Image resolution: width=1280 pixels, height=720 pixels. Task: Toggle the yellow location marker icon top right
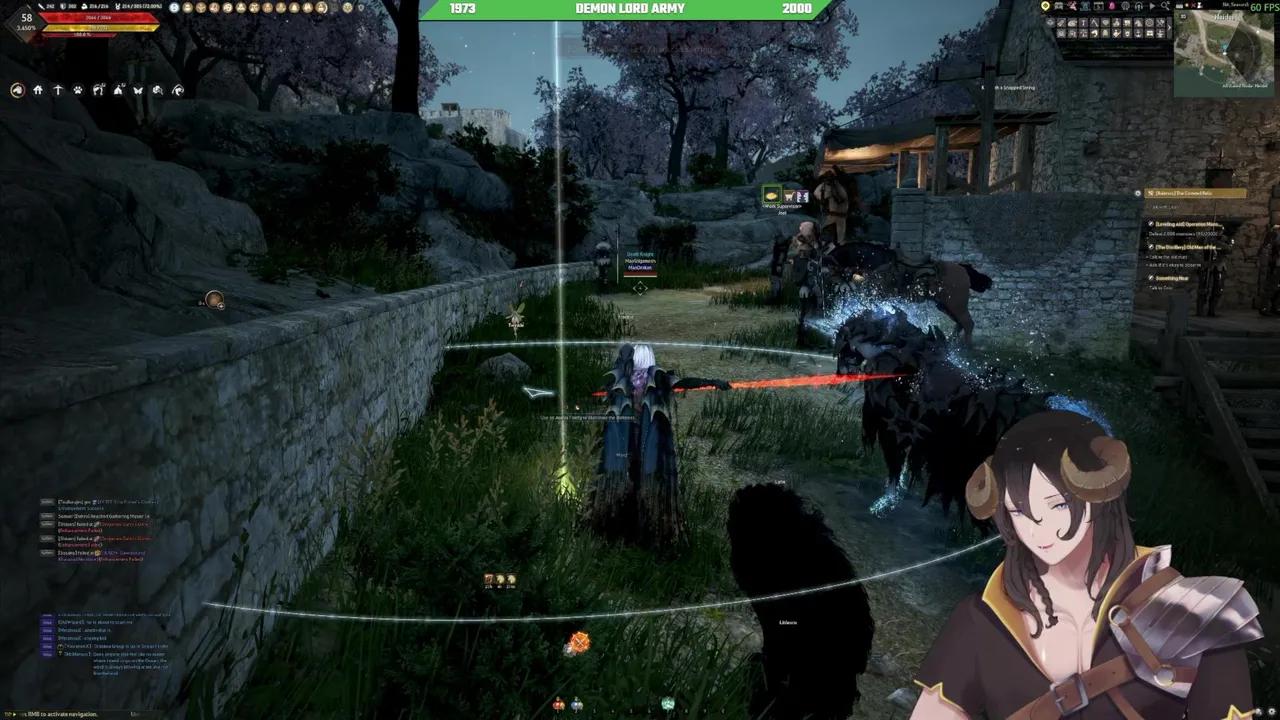1046,6
